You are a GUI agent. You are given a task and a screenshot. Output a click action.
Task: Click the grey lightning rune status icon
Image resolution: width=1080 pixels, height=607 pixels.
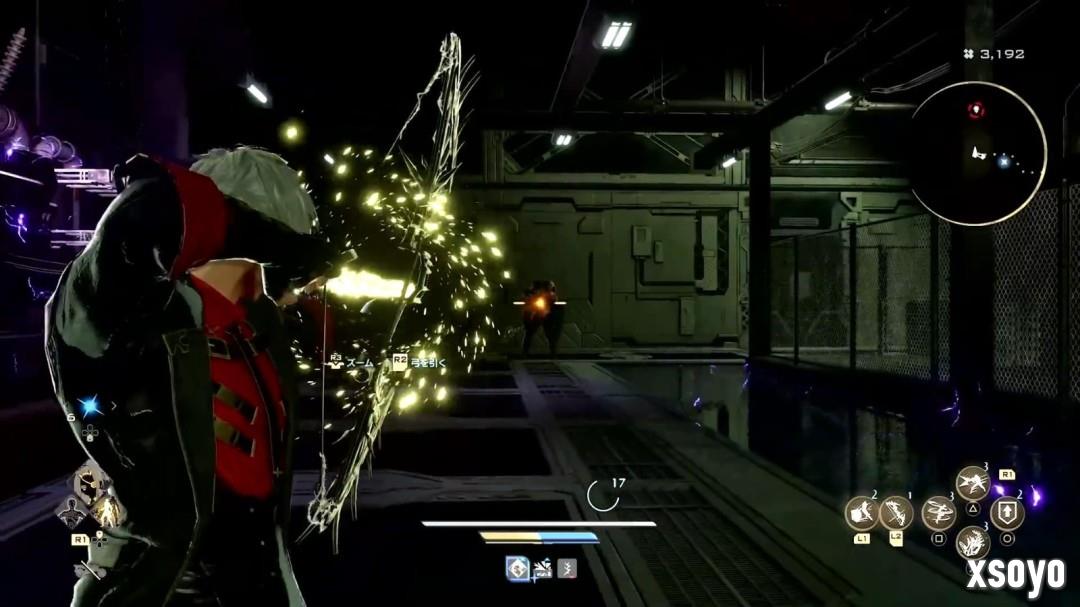pos(567,568)
